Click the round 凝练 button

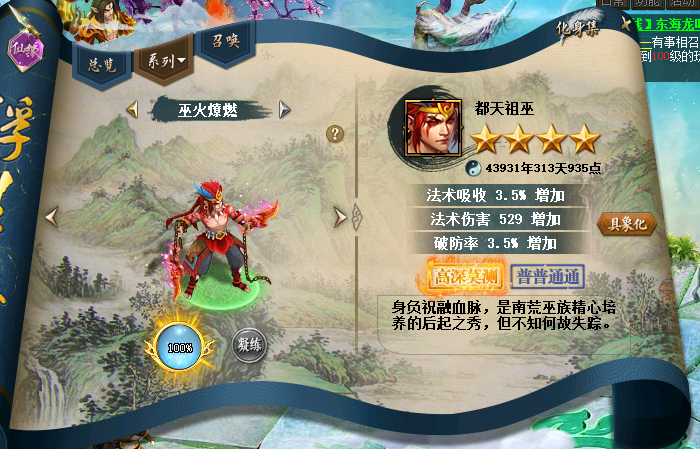coord(249,347)
